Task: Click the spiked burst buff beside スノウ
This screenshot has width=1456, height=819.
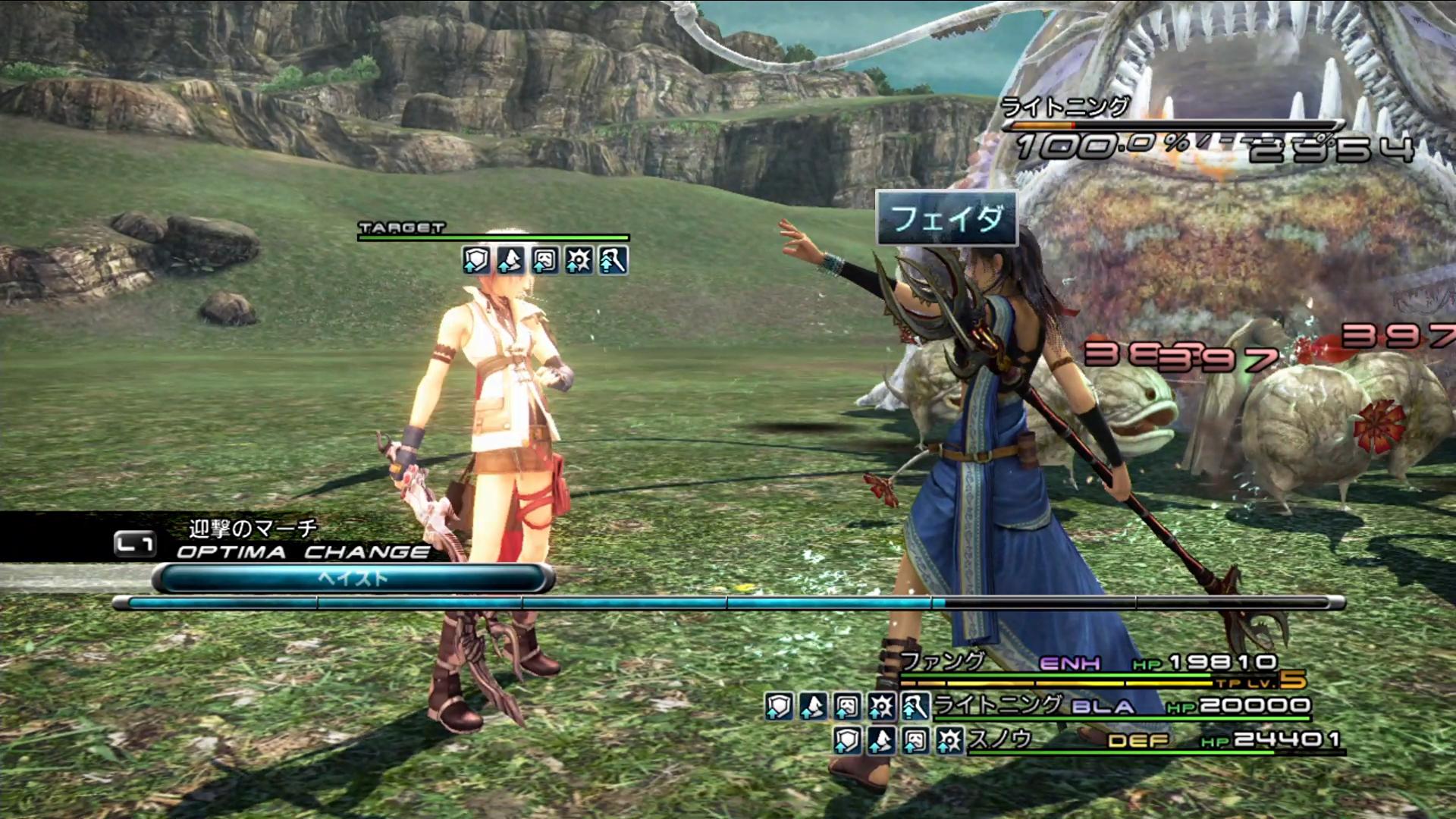Action: [949, 740]
